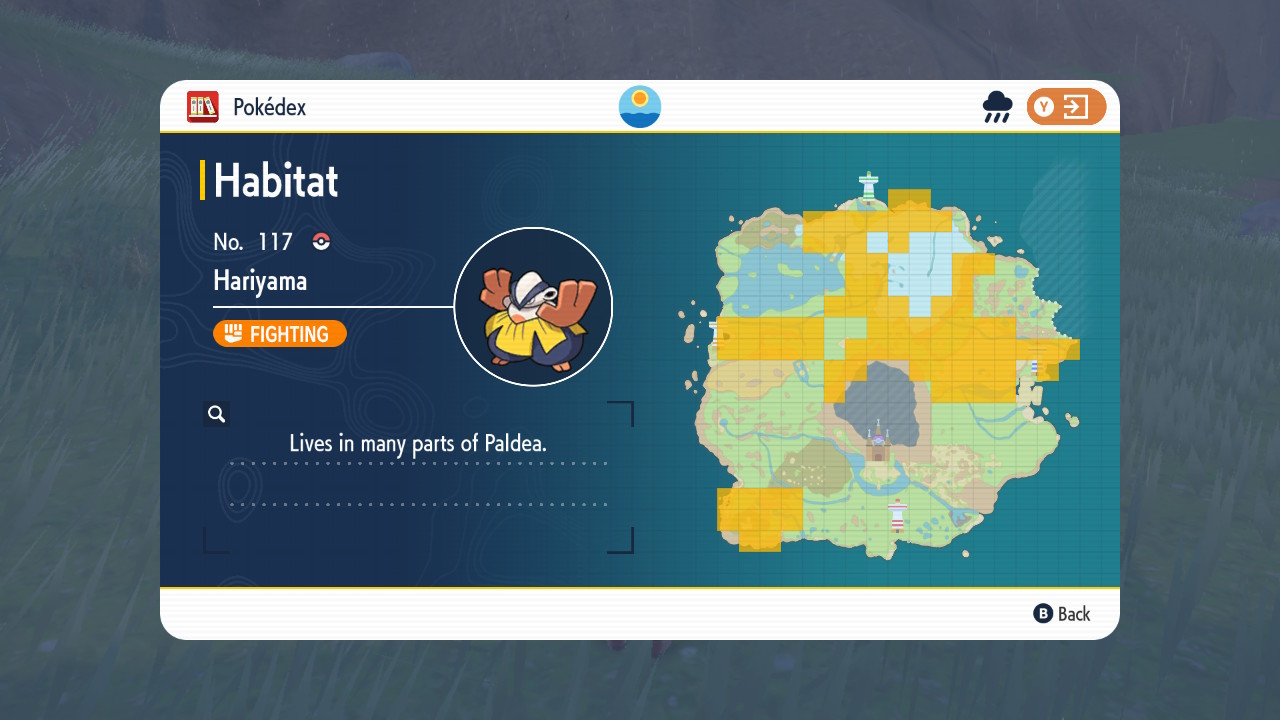Viewport: 1280px width, 720px height.
Task: Select the sun time-of-day icon at top center
Action: [639, 106]
